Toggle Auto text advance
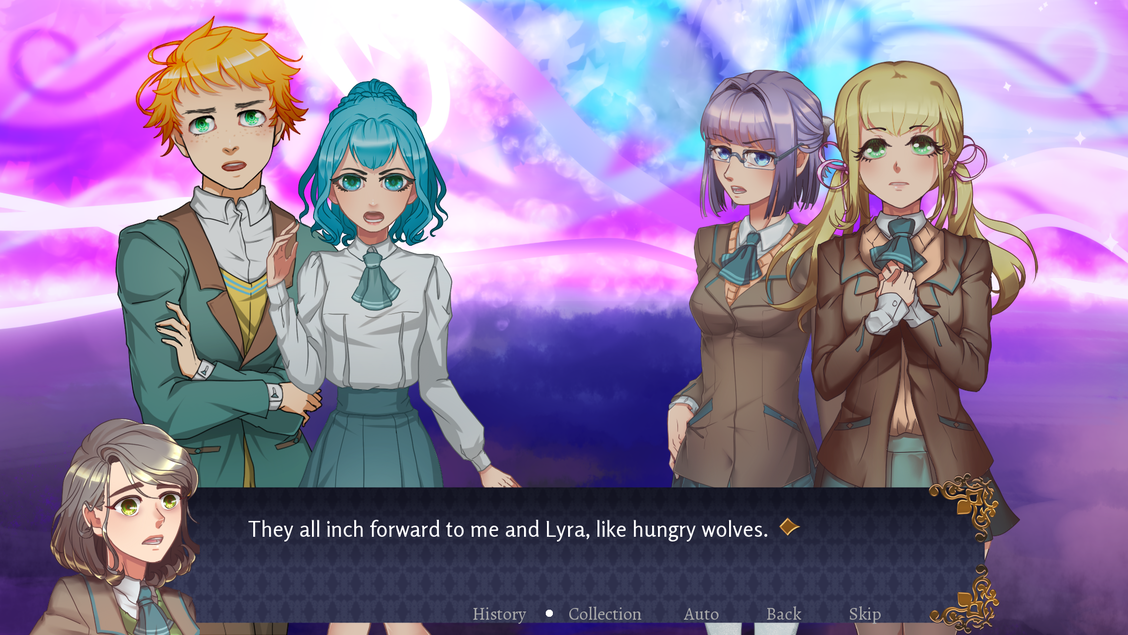Viewport: 1128px width, 635px height. coord(701,614)
